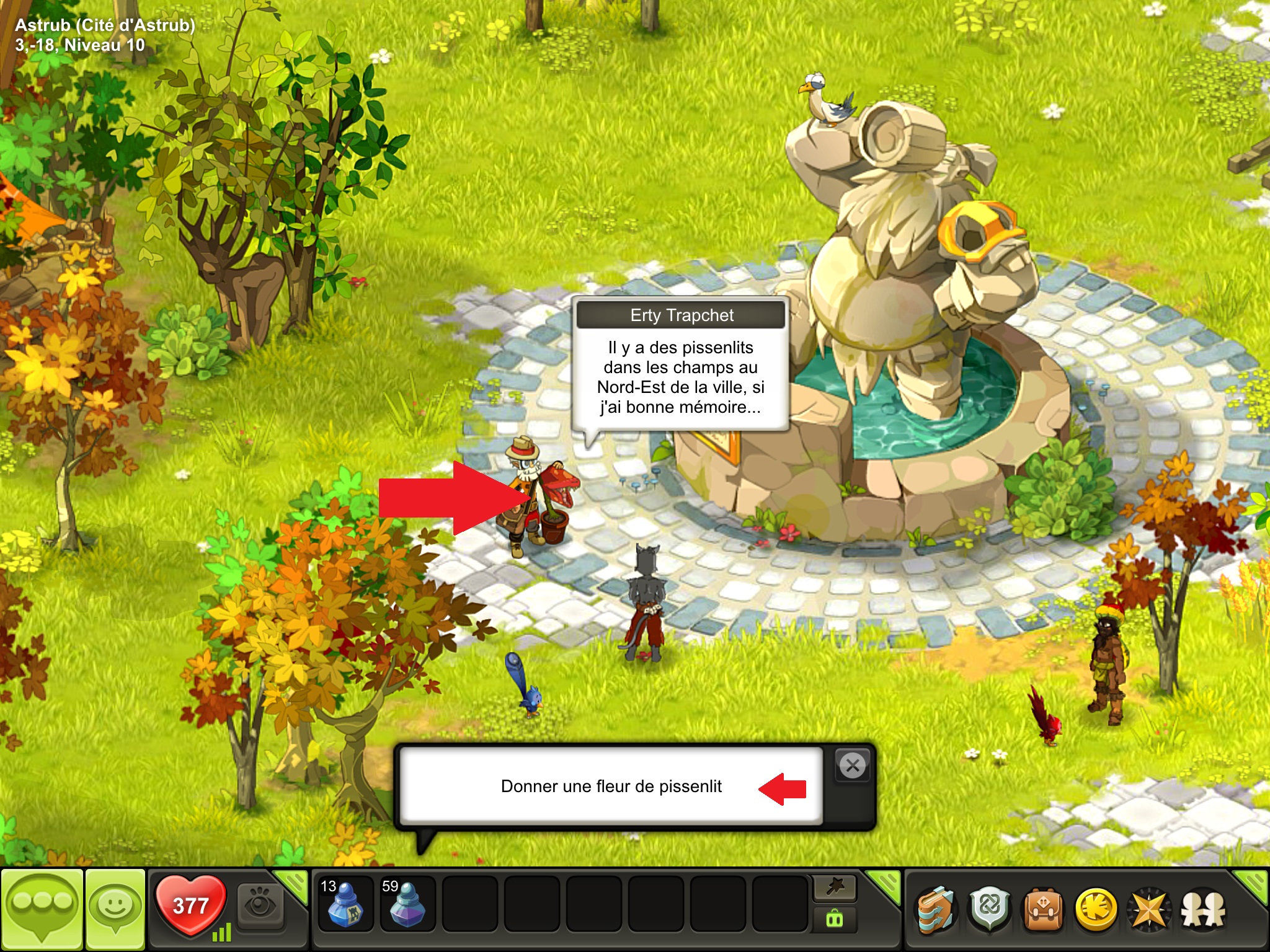This screenshot has width=1270, height=952.
Task: Choose "Donner une fleur de pissenlit" reply
Action: tap(611, 787)
